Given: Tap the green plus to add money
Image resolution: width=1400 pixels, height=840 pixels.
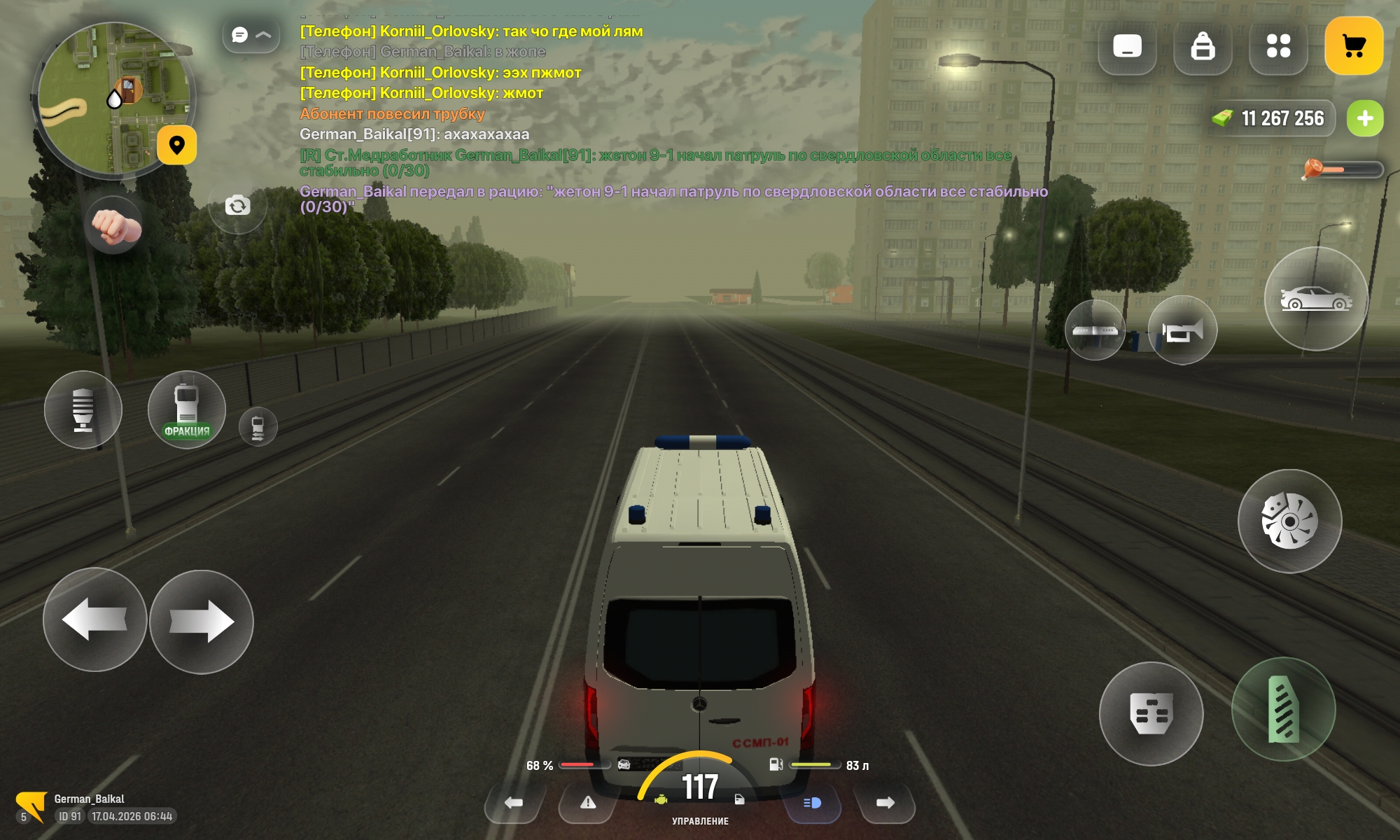Looking at the screenshot, I should click(x=1364, y=119).
